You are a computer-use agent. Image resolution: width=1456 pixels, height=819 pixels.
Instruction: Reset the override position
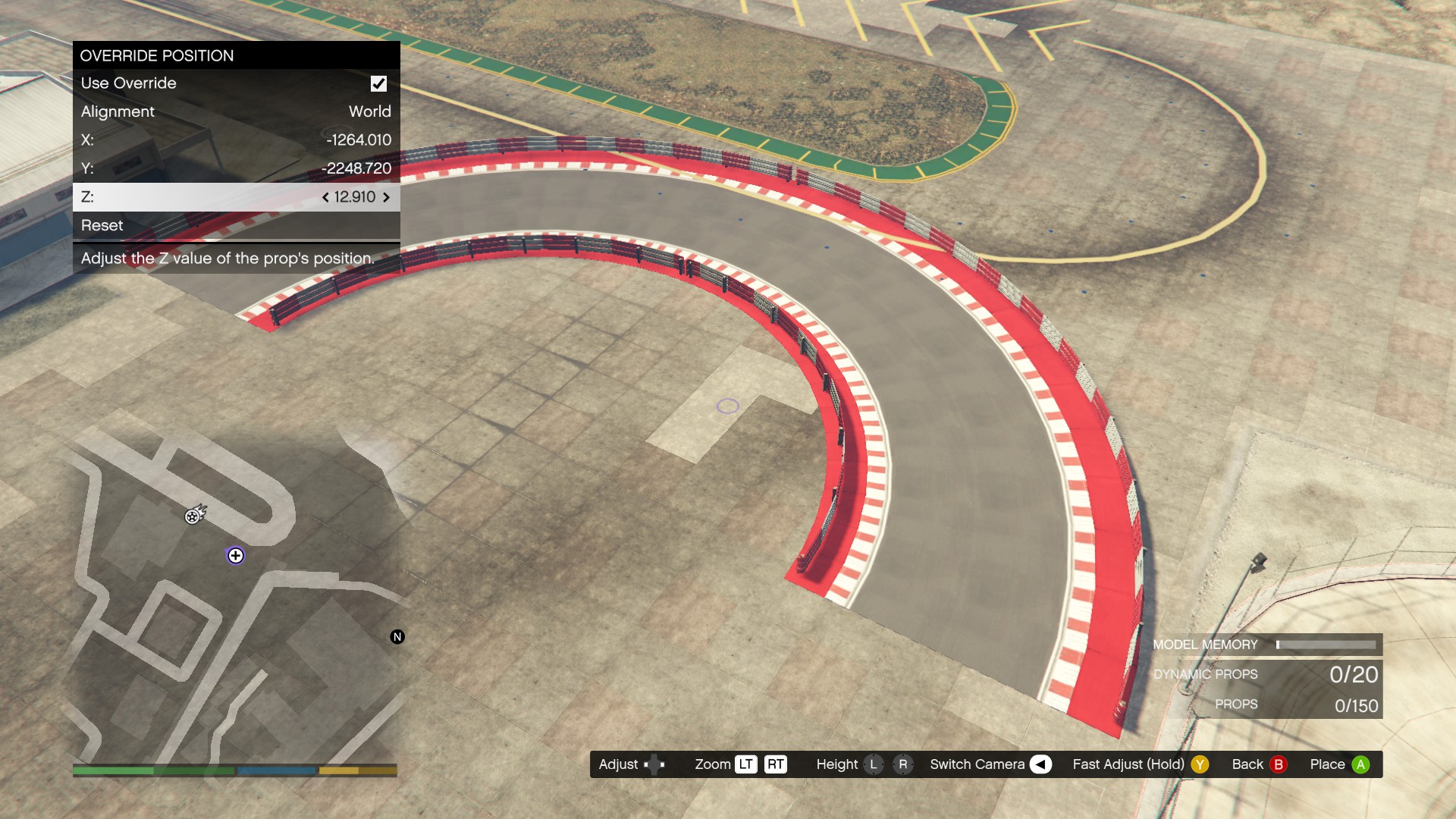coord(236,225)
